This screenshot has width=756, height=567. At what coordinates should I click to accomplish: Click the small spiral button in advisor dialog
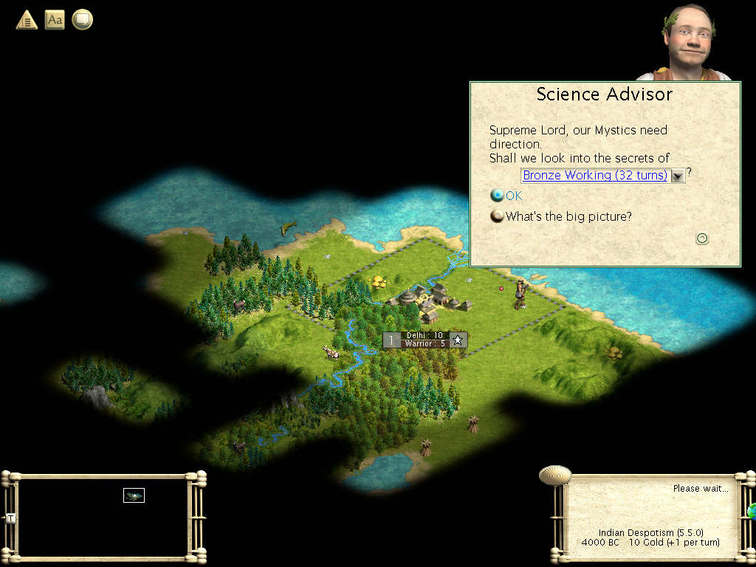(x=702, y=238)
